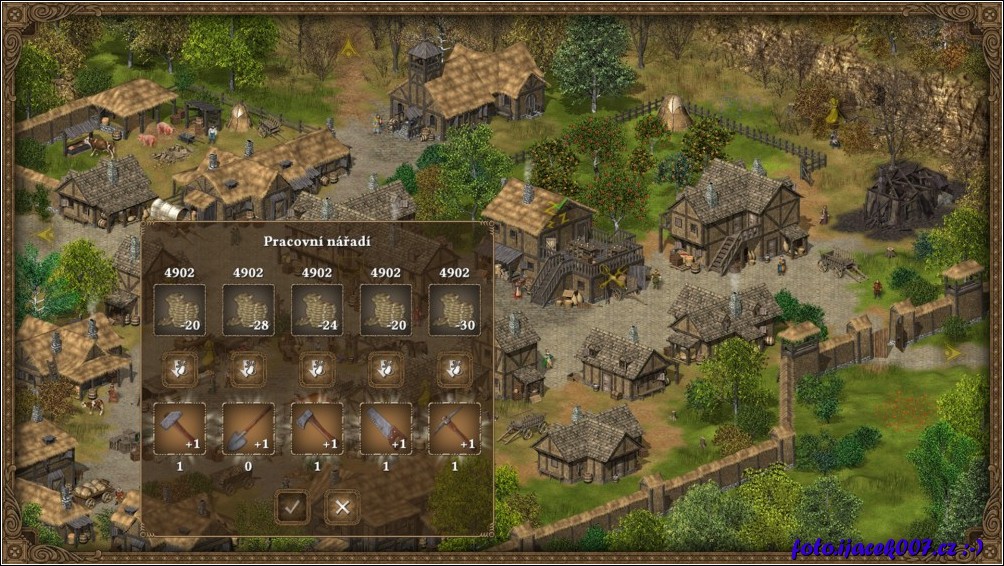The image size is (1004, 566).
Task: Click the buy button above the saw
Action: point(386,370)
